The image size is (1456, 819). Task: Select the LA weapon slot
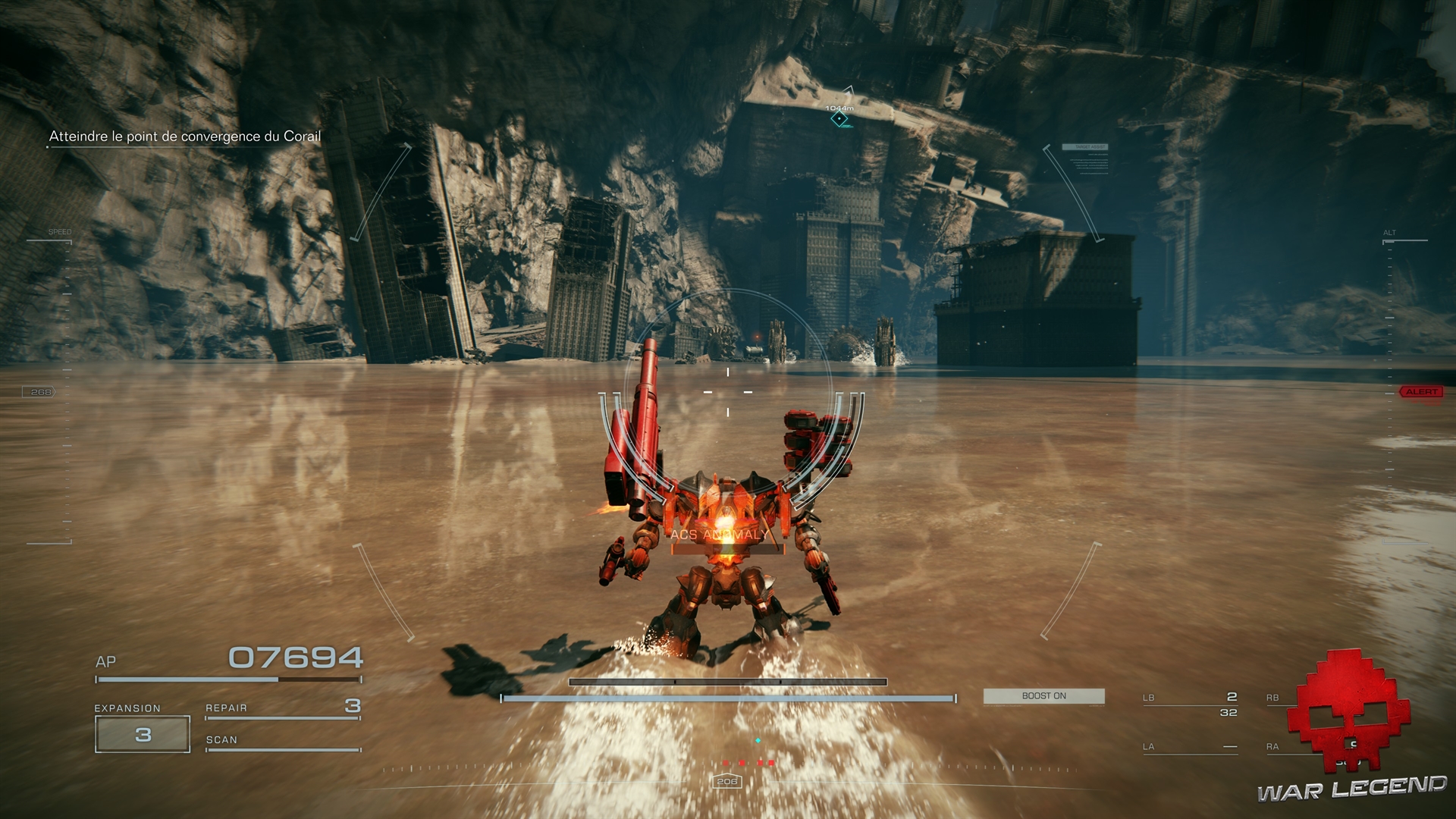click(x=1190, y=747)
